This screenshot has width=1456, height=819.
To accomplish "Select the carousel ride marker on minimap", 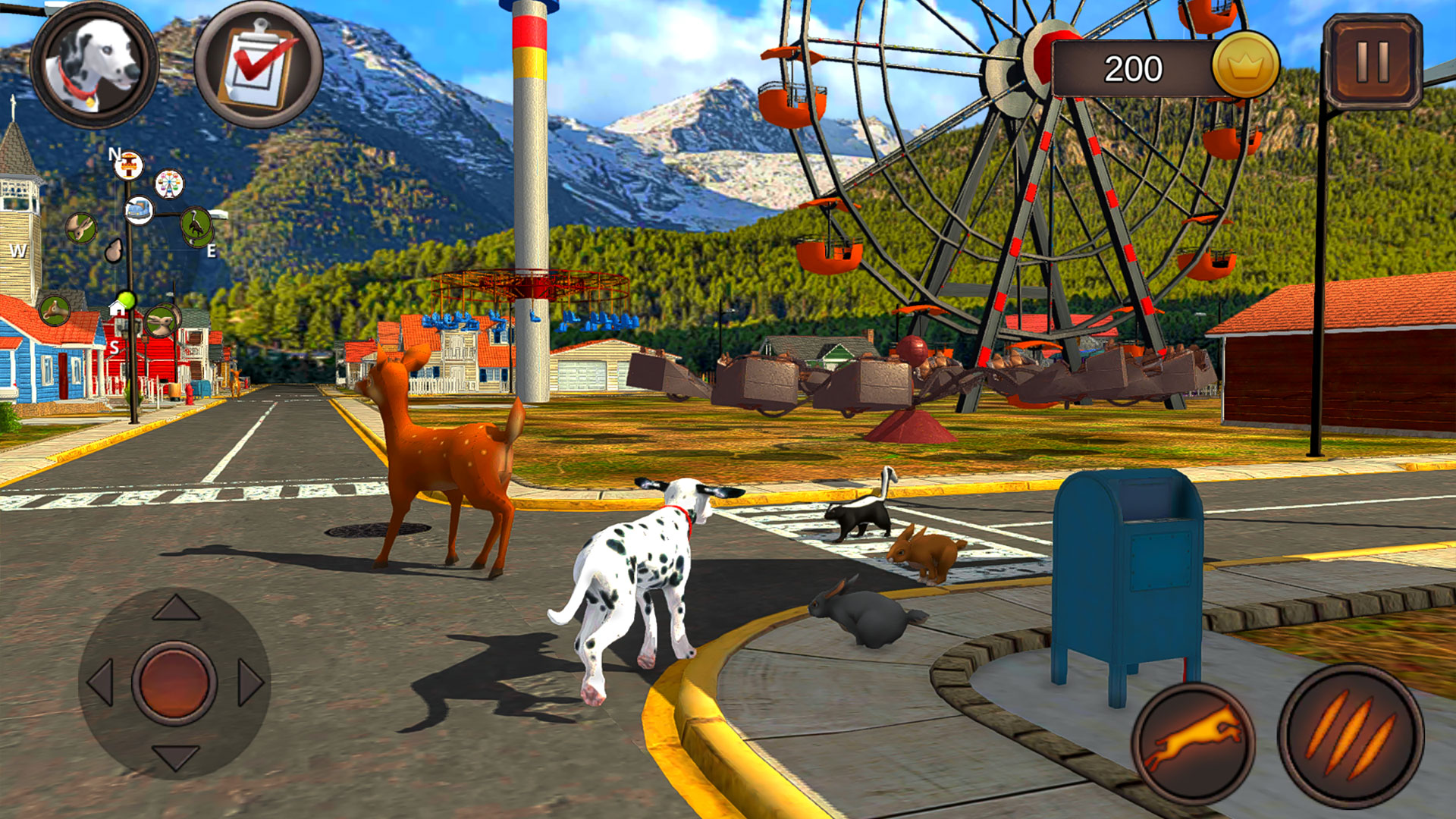I will coord(129,165).
